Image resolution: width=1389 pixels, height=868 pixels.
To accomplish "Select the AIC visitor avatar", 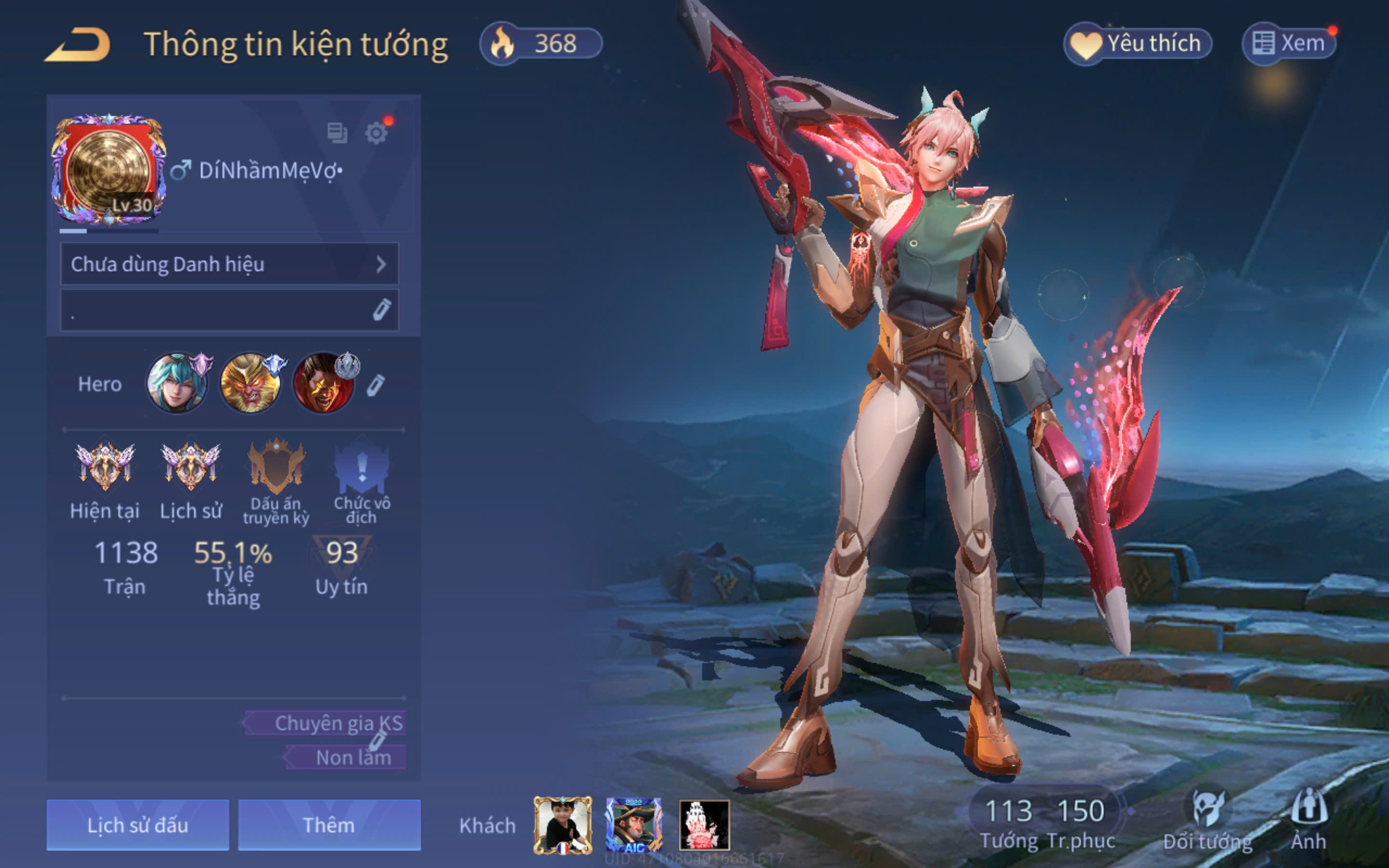I will click(x=634, y=825).
